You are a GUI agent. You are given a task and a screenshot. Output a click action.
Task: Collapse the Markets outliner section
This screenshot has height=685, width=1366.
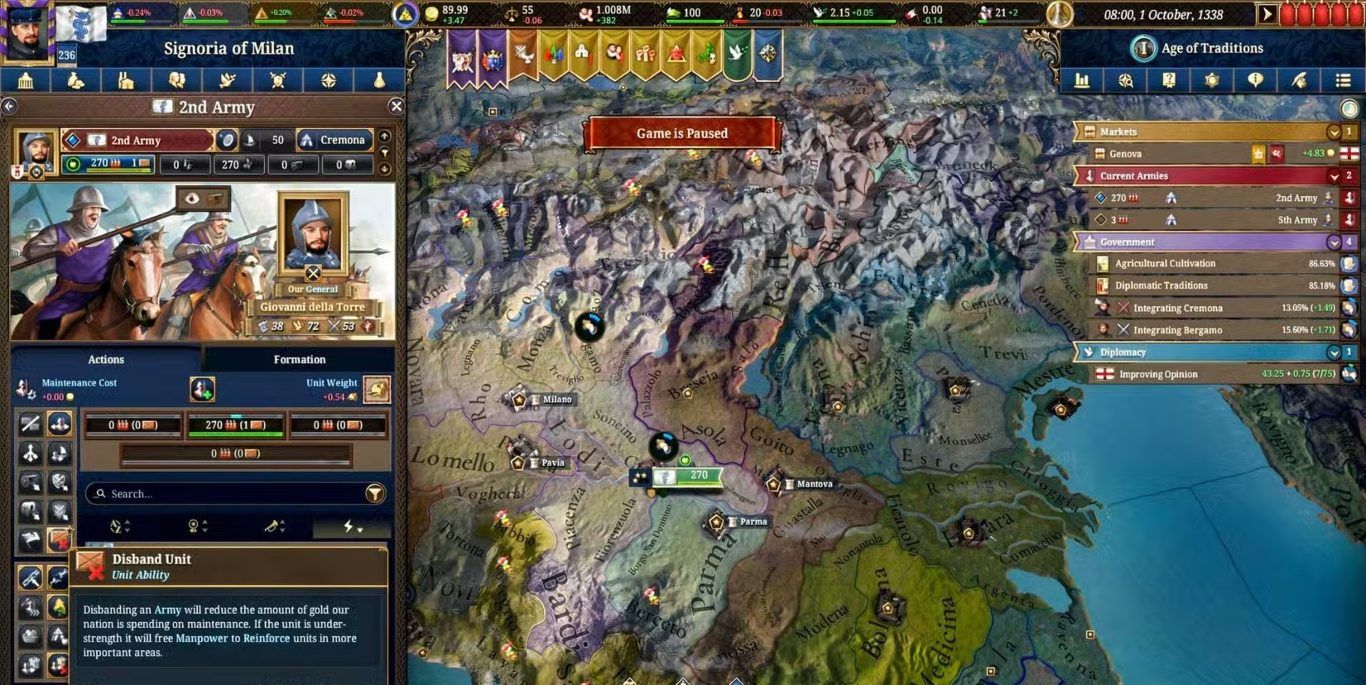point(1334,132)
